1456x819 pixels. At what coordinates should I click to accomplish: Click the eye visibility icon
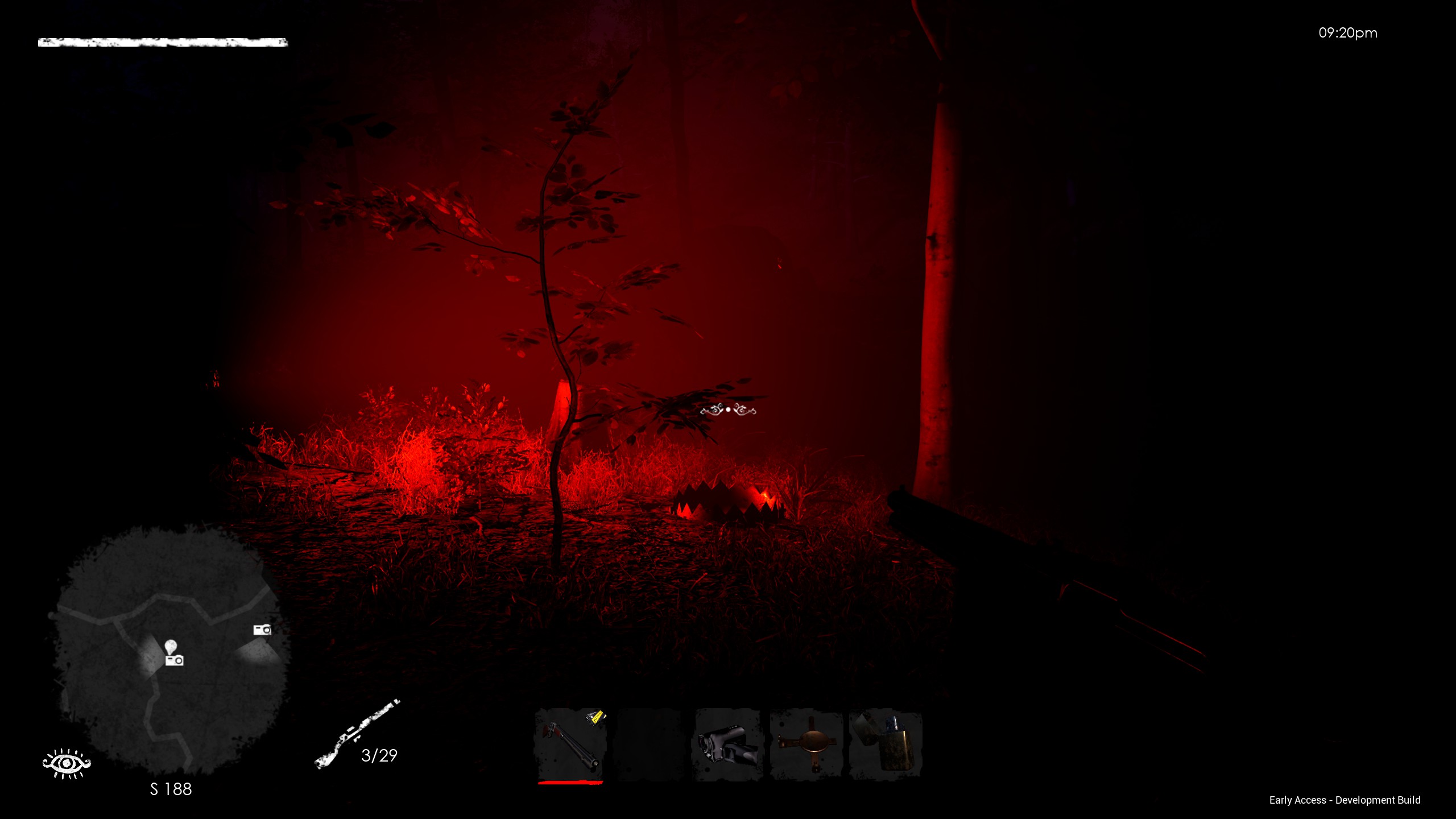tap(67, 763)
